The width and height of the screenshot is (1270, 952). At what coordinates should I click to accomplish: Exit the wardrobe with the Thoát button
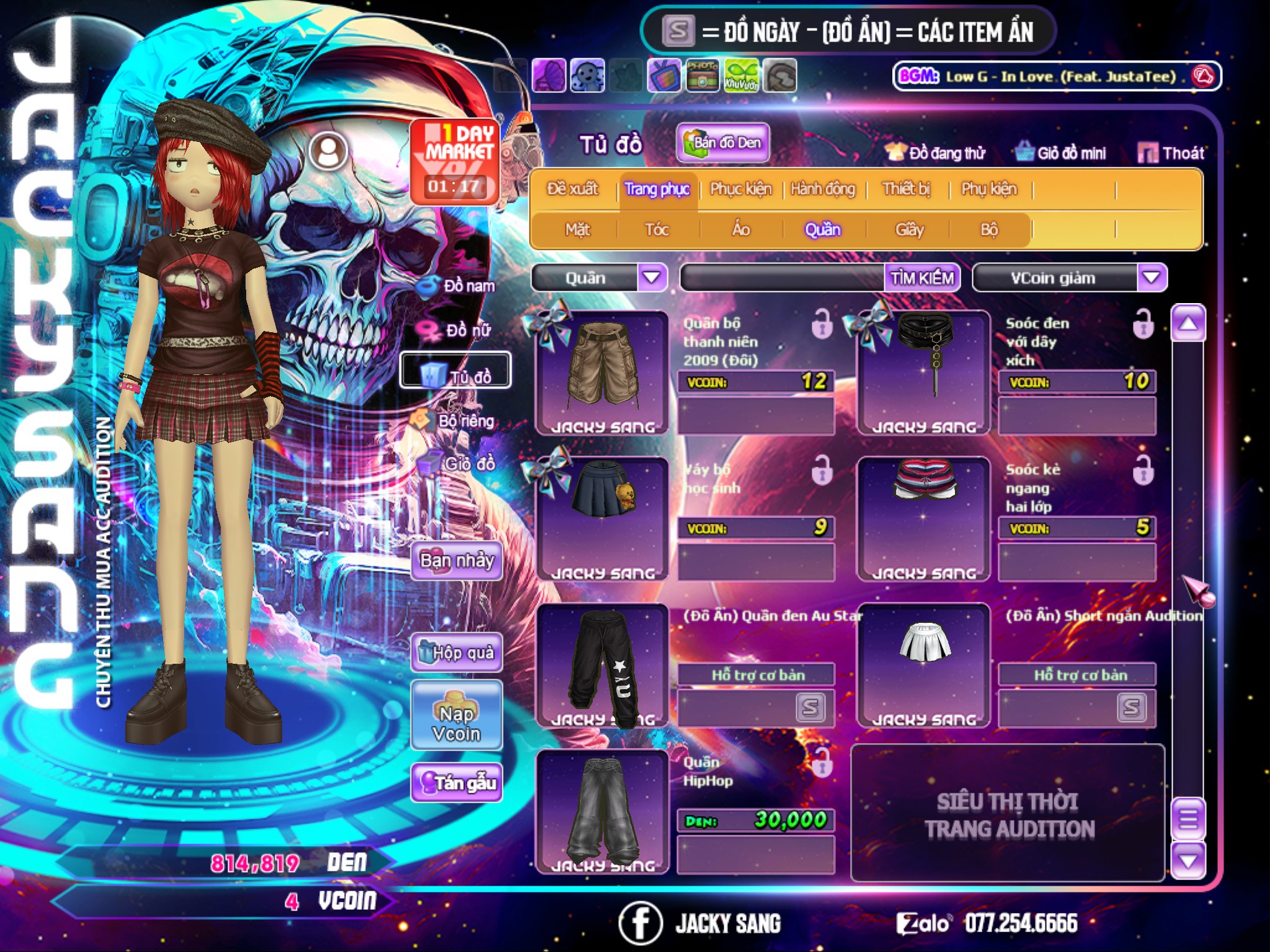pos(1171,152)
